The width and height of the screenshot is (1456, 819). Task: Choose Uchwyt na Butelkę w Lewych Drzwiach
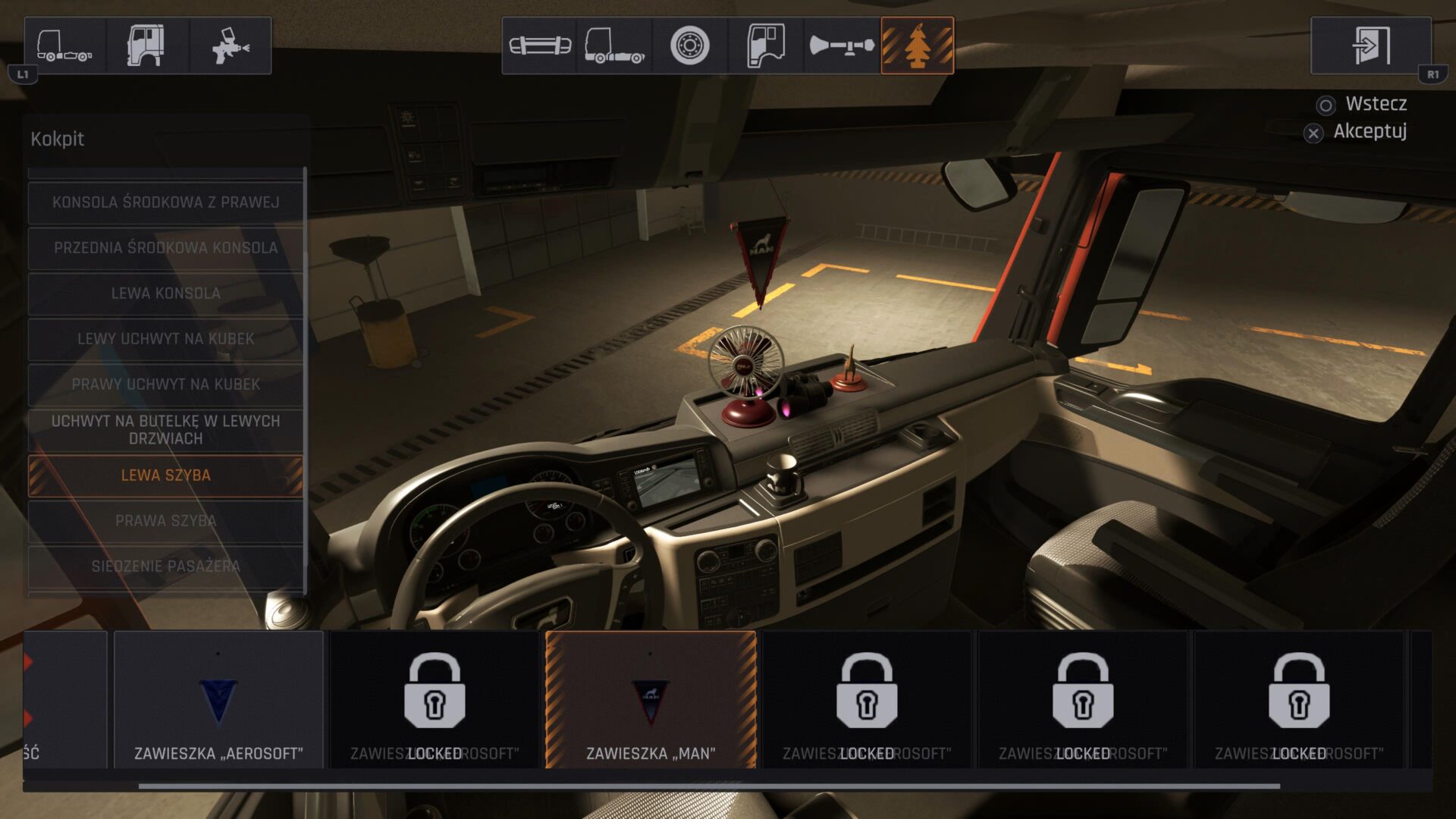pos(165,430)
